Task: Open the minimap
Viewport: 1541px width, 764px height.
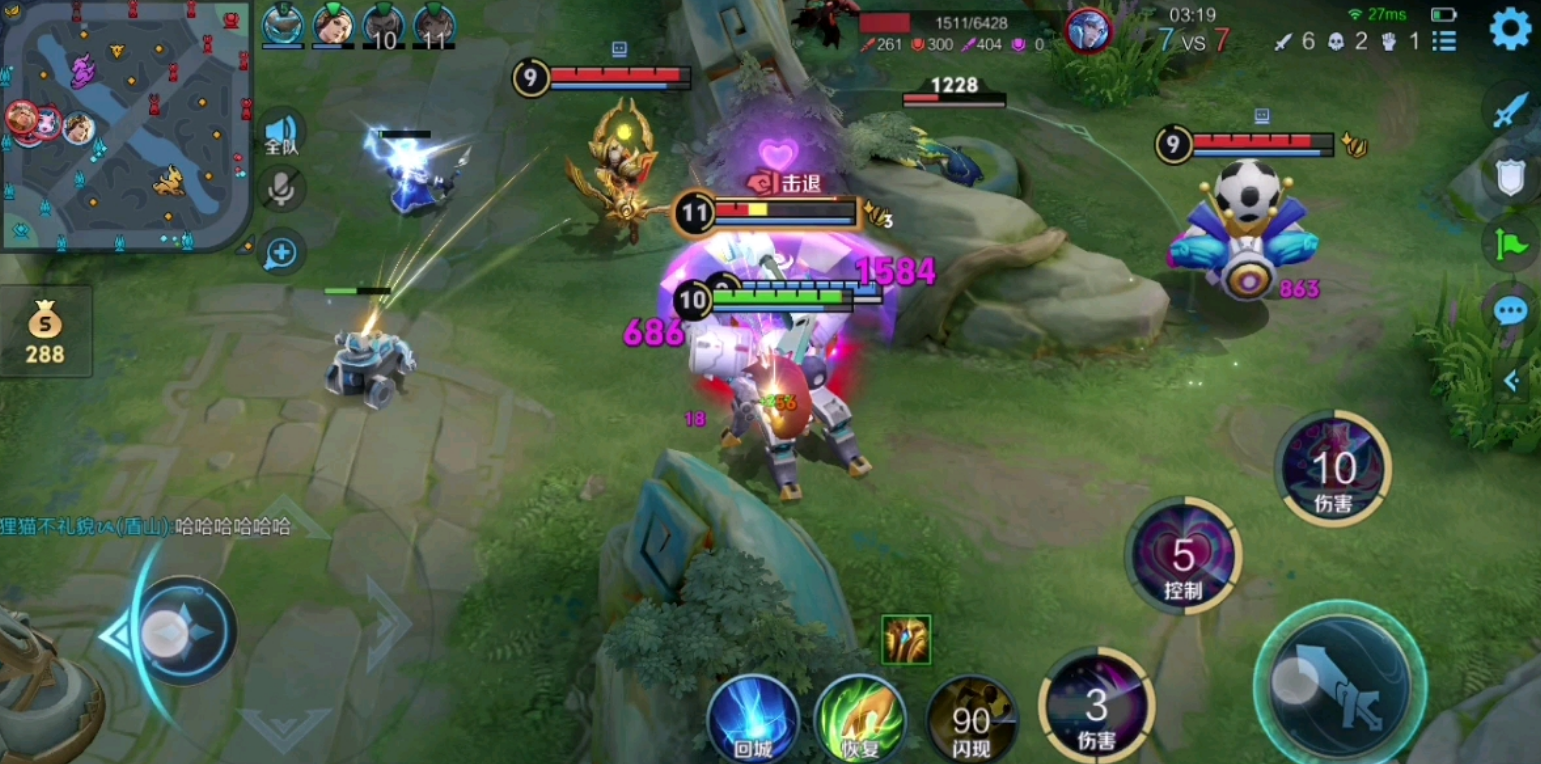Action: [125, 125]
